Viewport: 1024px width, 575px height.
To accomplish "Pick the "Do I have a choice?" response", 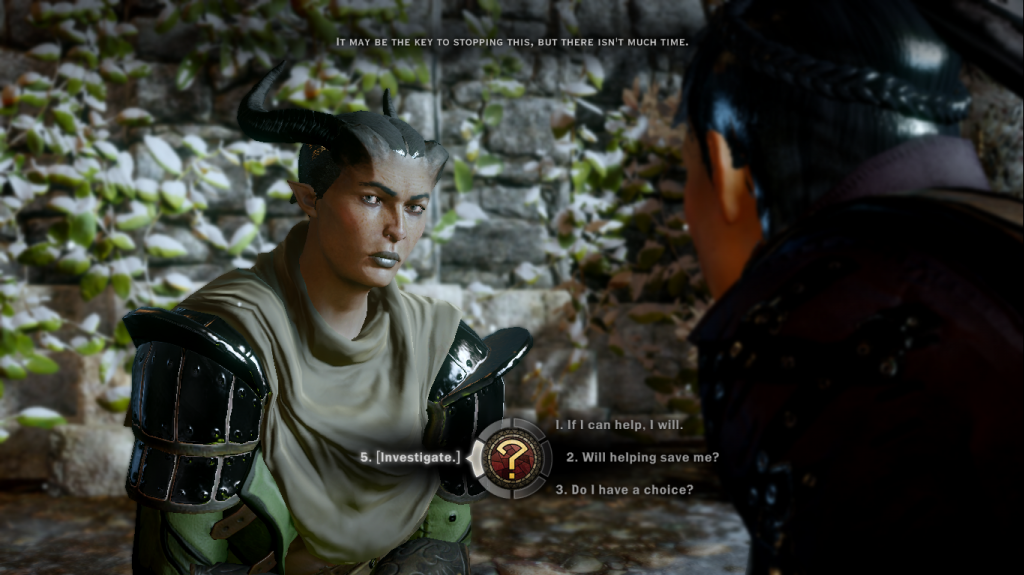I will pos(623,490).
